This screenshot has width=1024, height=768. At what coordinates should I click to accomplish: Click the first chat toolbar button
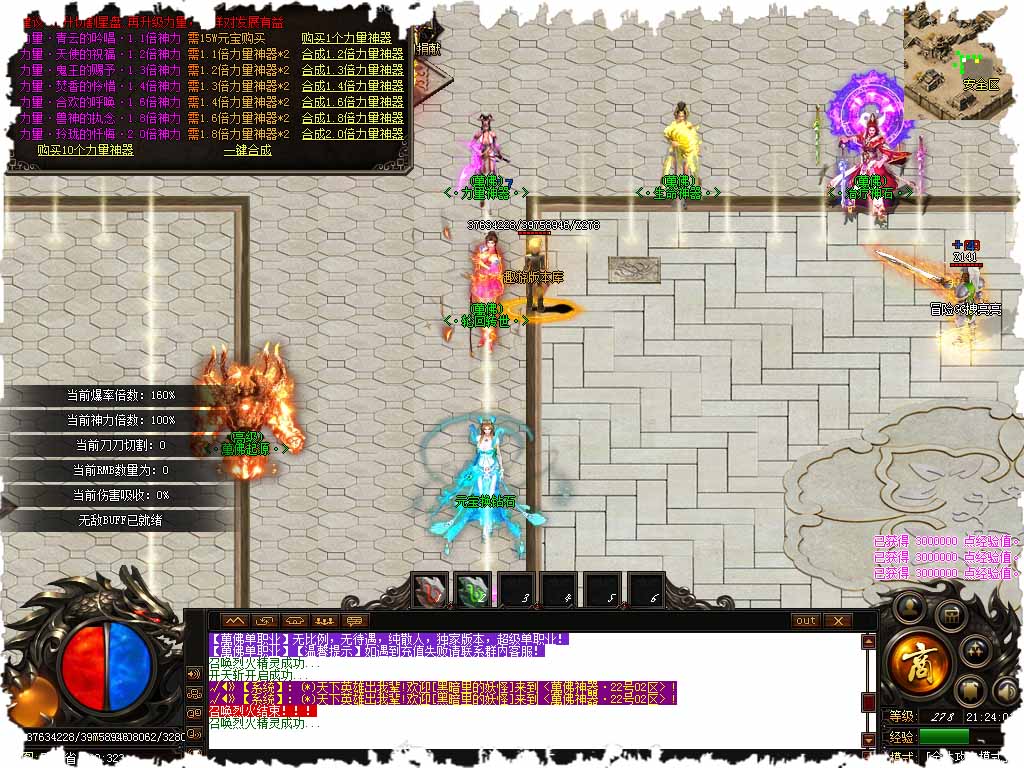pos(233,621)
